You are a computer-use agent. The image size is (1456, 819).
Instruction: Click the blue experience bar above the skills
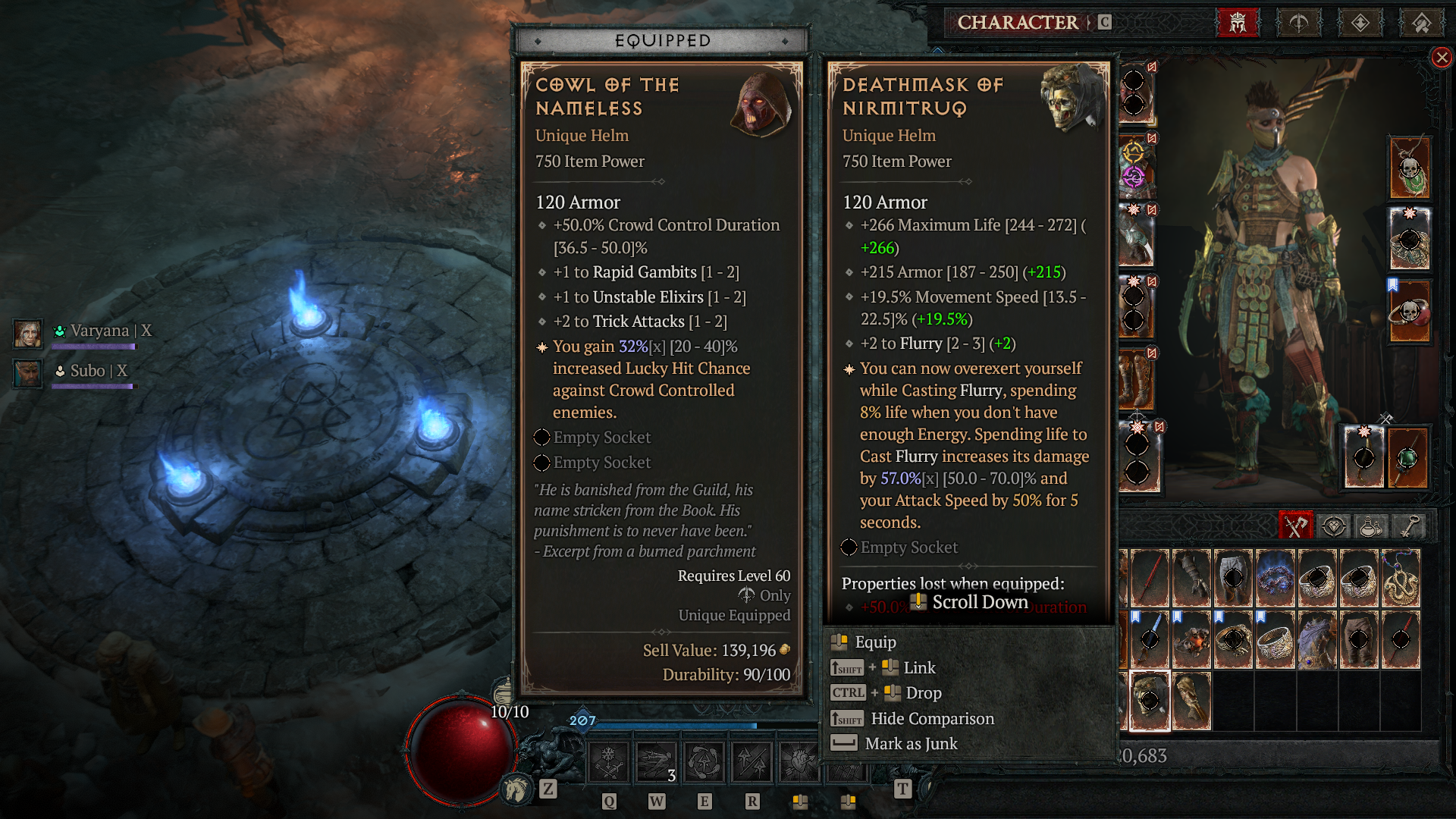pos(675,724)
